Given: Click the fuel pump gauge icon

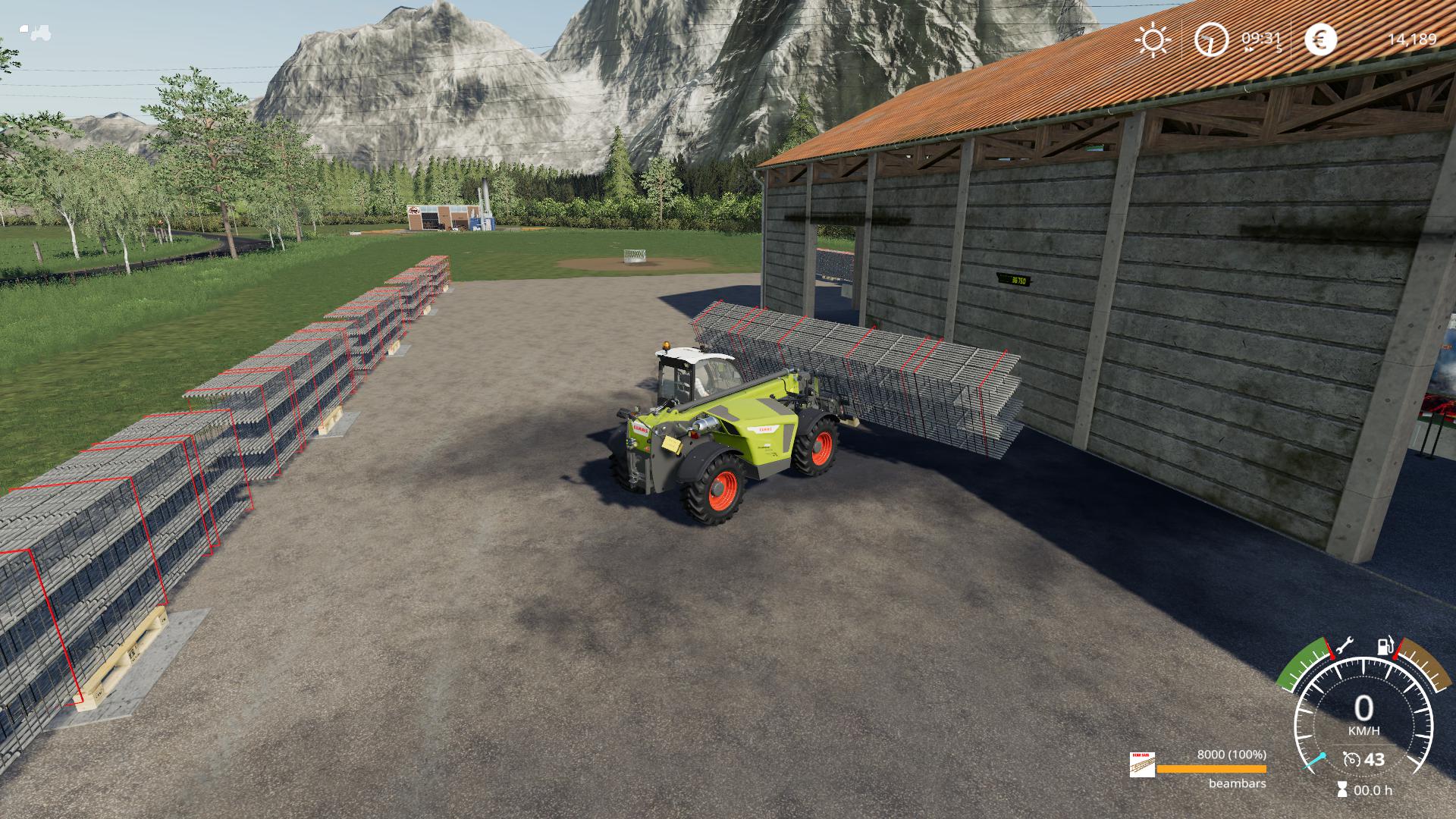Looking at the screenshot, I should tap(1385, 647).
